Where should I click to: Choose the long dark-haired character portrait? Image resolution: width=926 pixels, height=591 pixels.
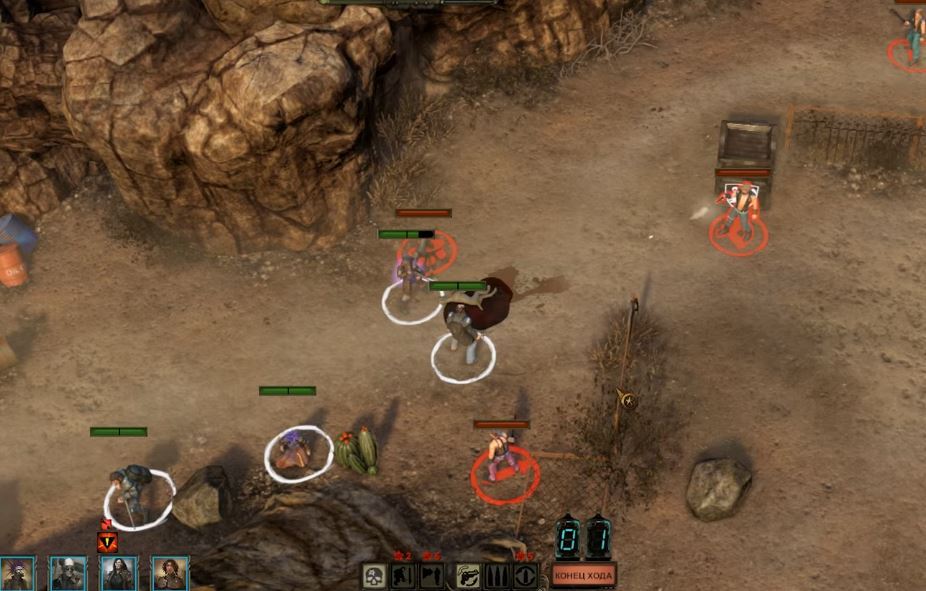point(119,574)
